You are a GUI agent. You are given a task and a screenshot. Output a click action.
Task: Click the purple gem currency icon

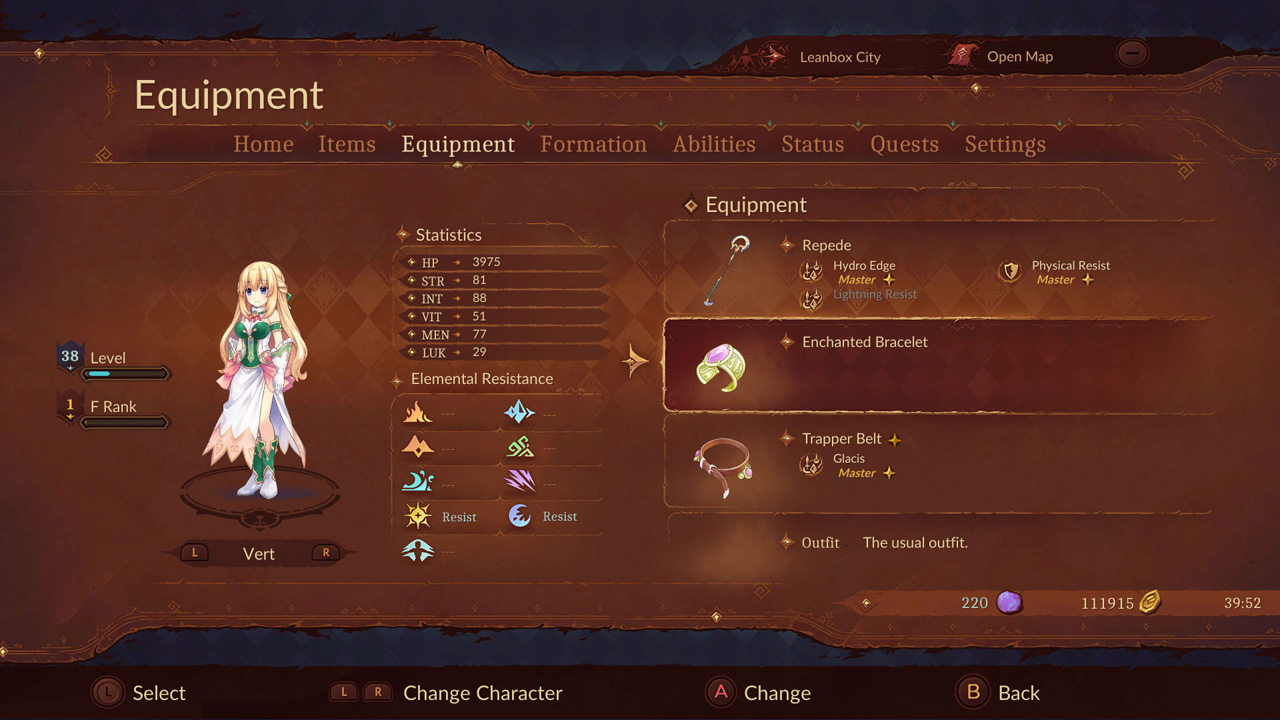(1010, 602)
